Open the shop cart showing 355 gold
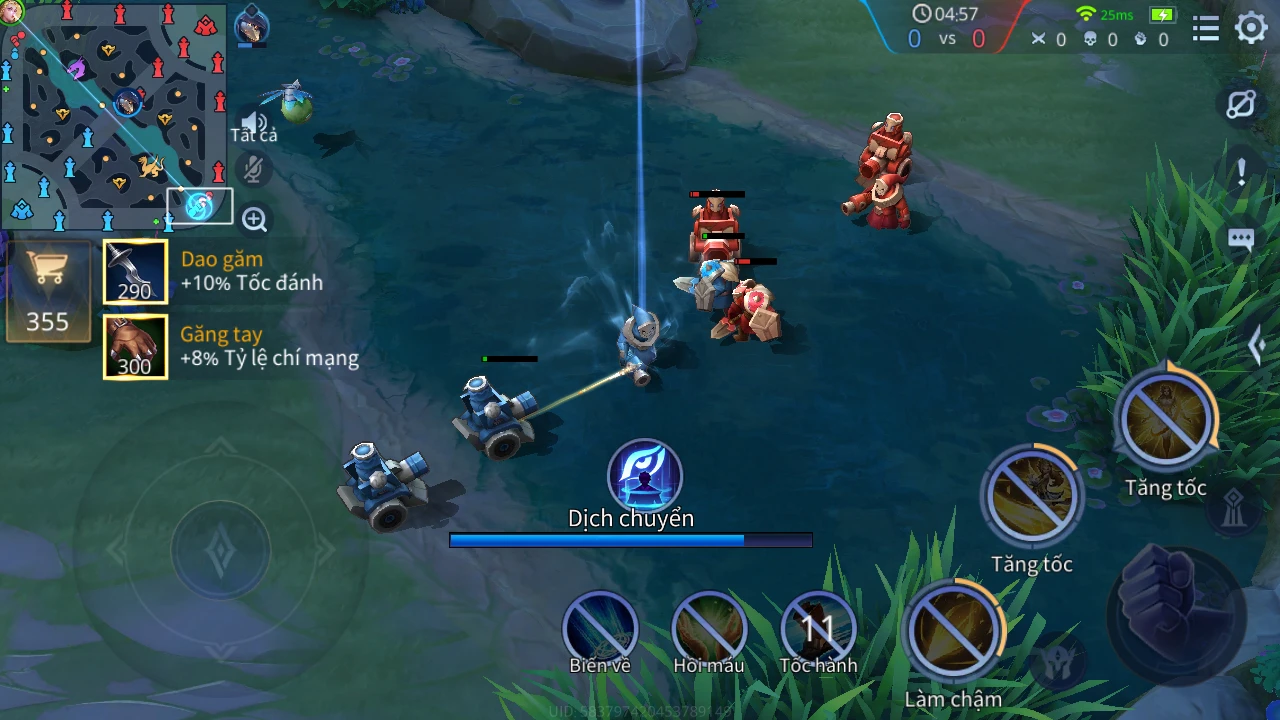 (x=47, y=290)
